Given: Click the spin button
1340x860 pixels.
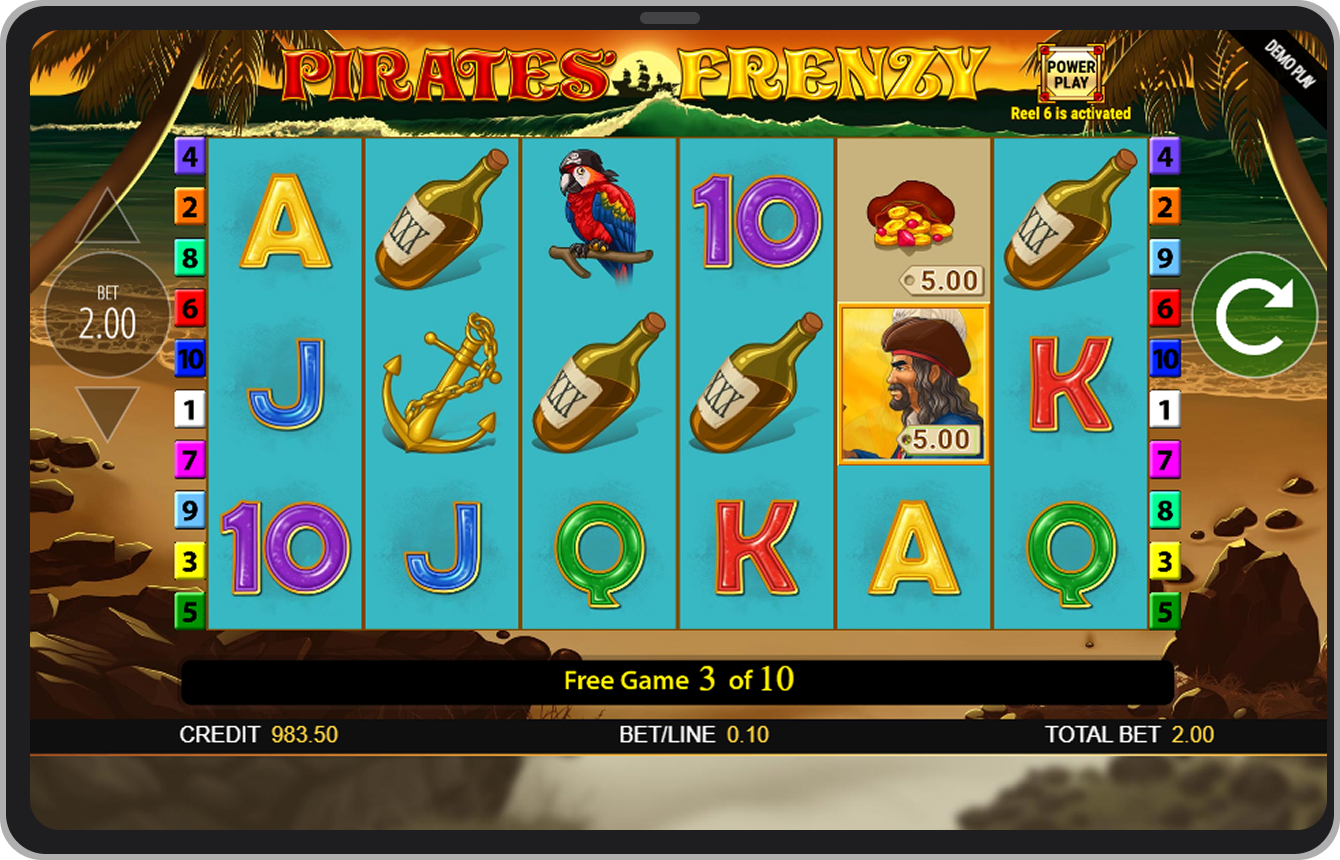Looking at the screenshot, I should (1256, 314).
